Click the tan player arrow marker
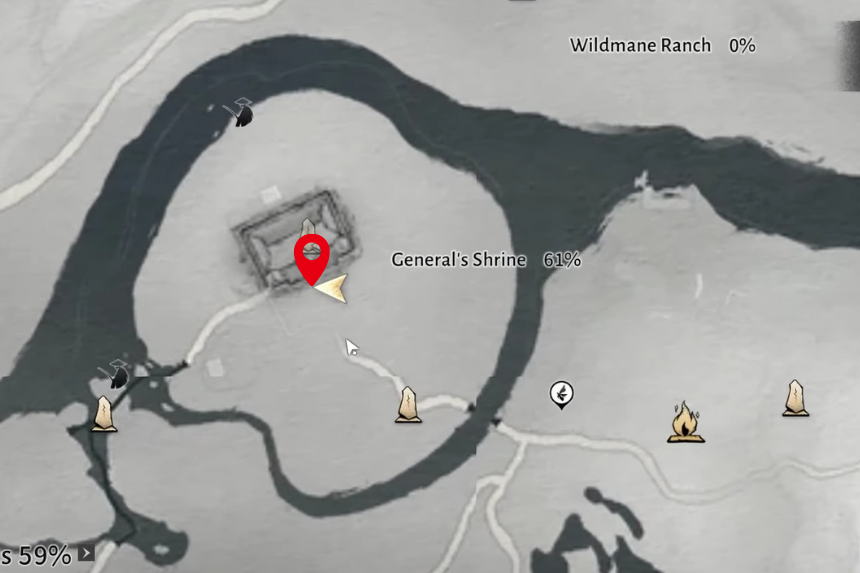 pyautogui.click(x=332, y=289)
